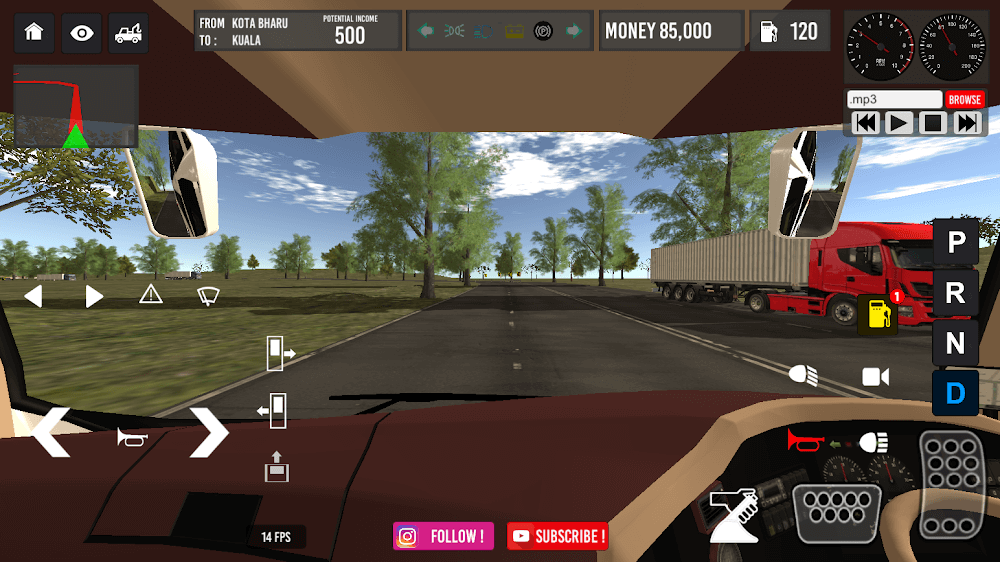
Task: Call the tow truck
Action: tap(128, 32)
